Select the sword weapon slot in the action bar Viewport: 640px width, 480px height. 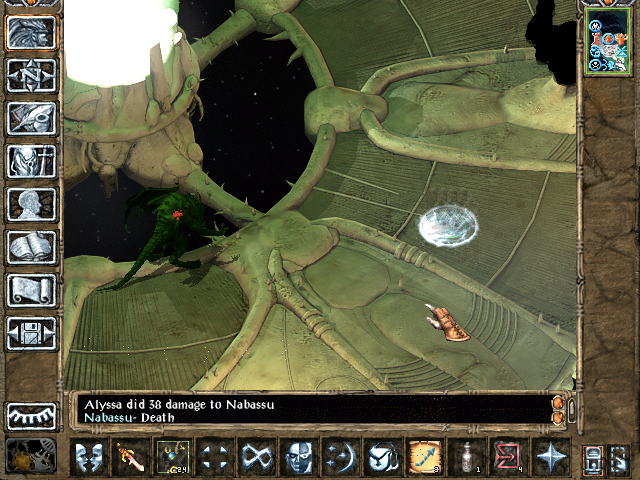coord(130,458)
